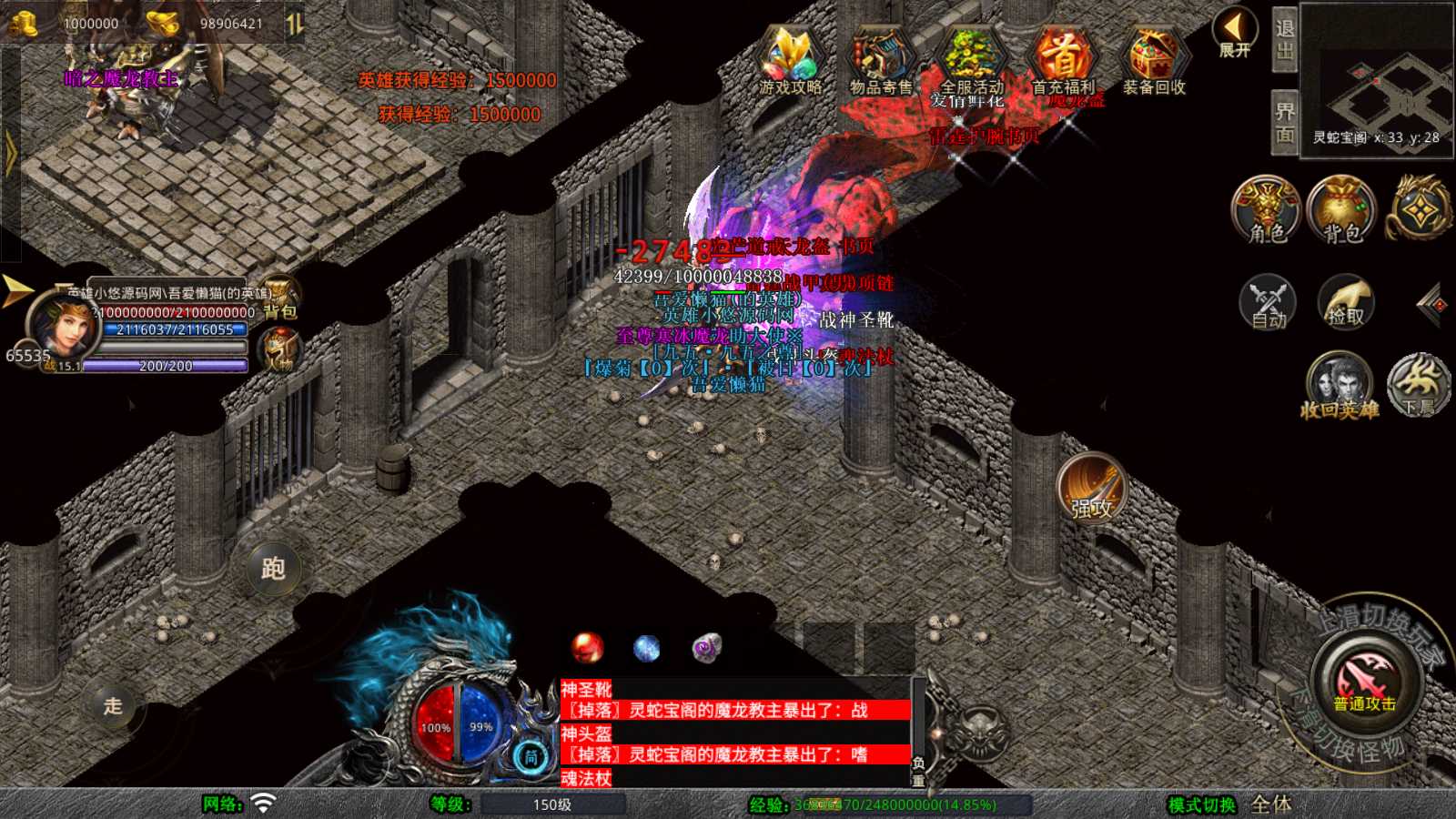Click the 退出 exit button
Screen dimensions: 1456x819
tap(1285, 40)
